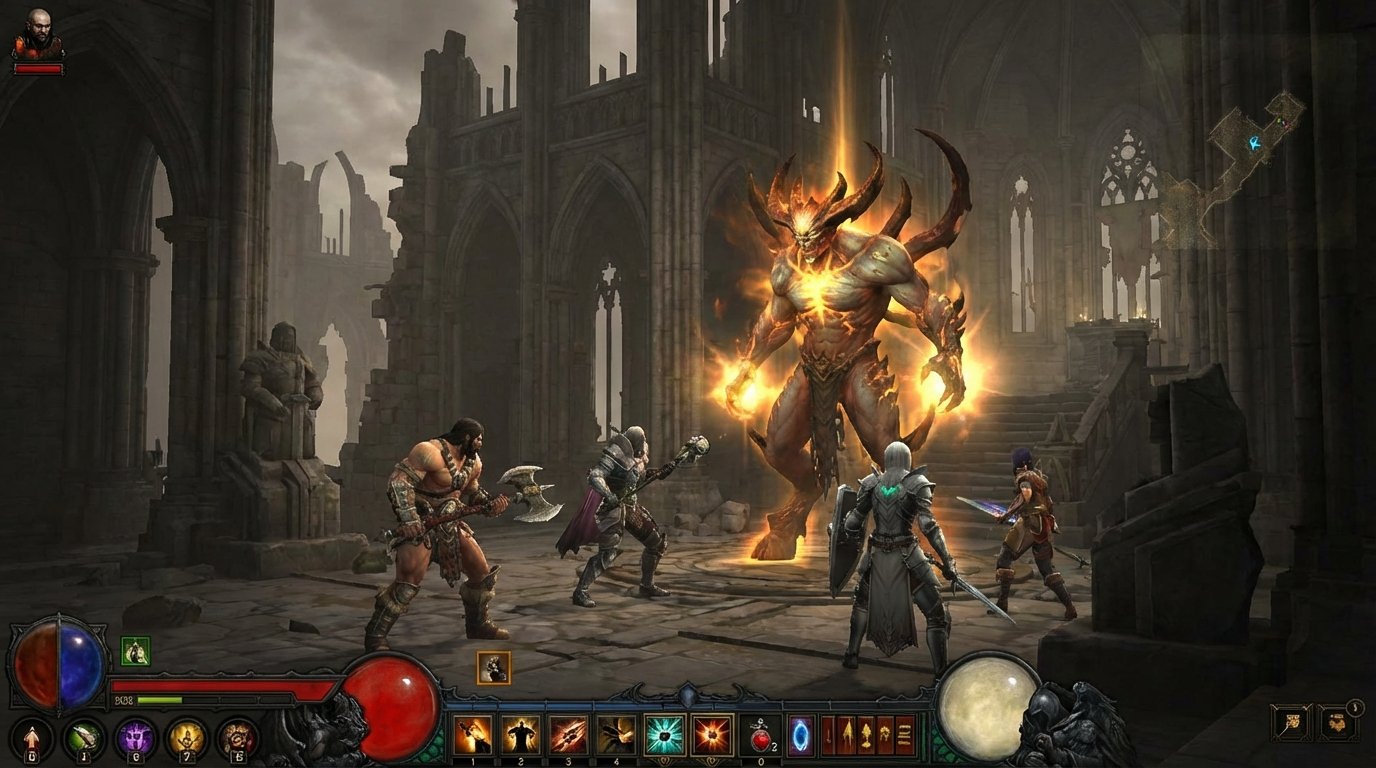The width and height of the screenshot is (1376, 768).
Task: Select the yellow blessing skill wheel button
Action: click(x=187, y=738)
